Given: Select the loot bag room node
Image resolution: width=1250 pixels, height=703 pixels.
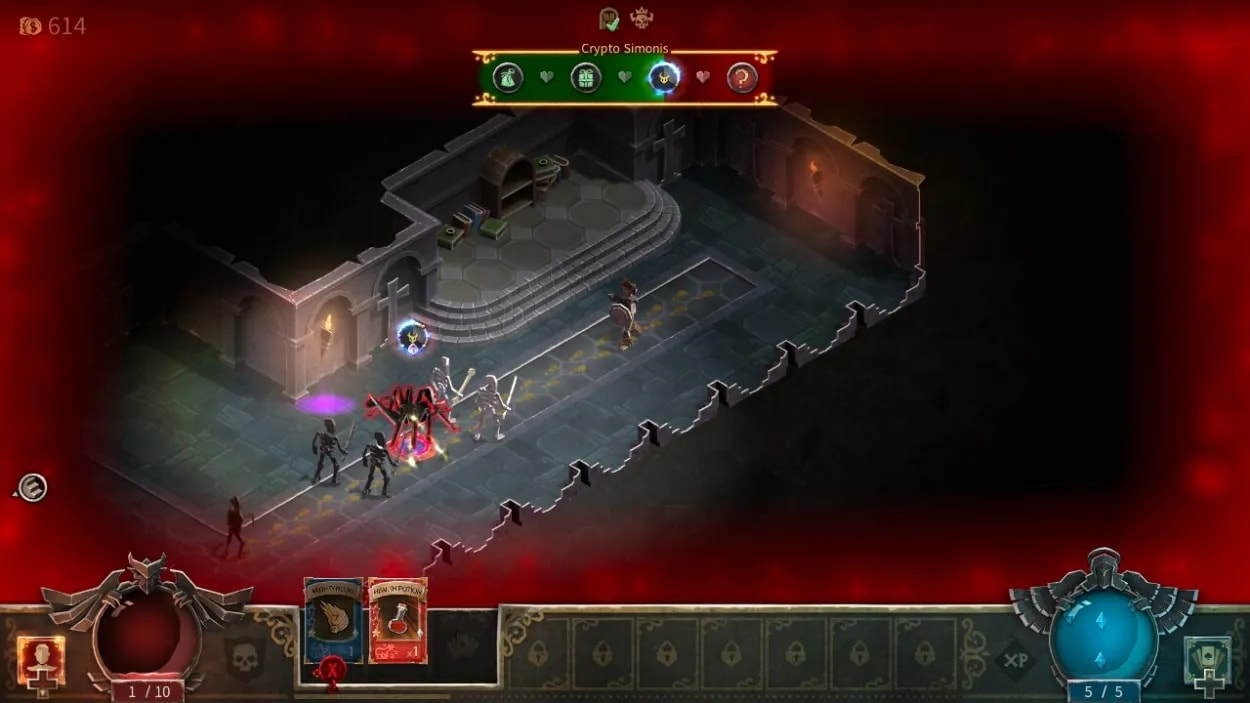Looking at the screenshot, I should pos(509,77).
